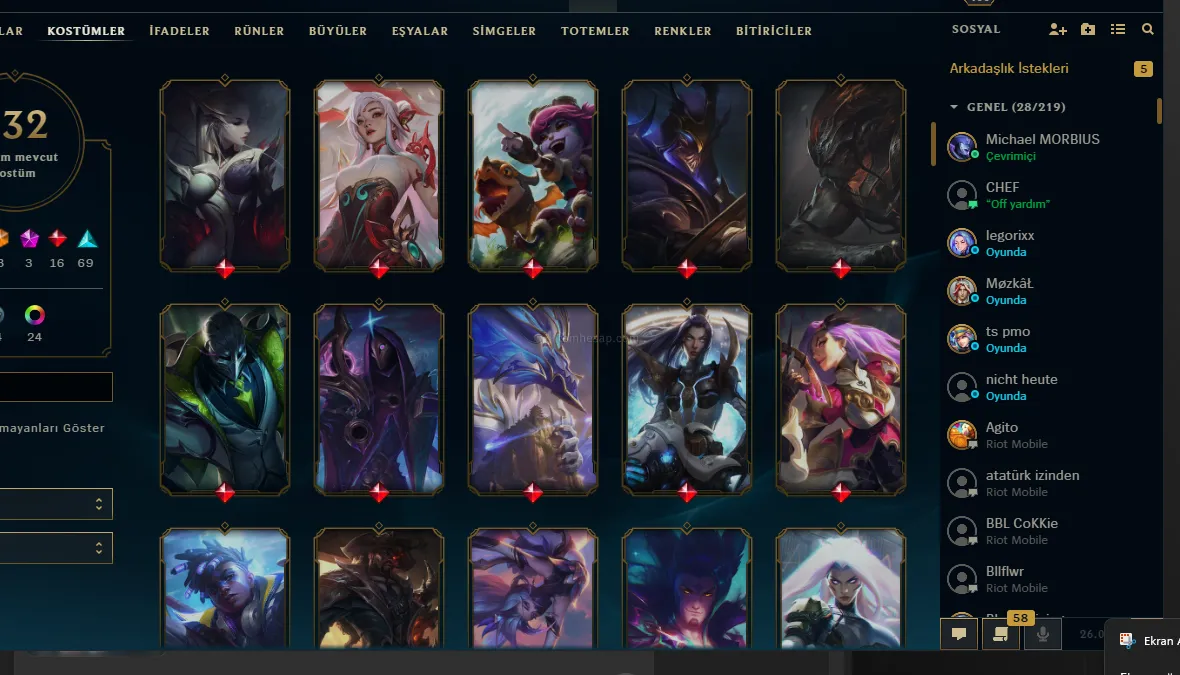
Task: Open the RÜNLER tab
Action: click(259, 31)
